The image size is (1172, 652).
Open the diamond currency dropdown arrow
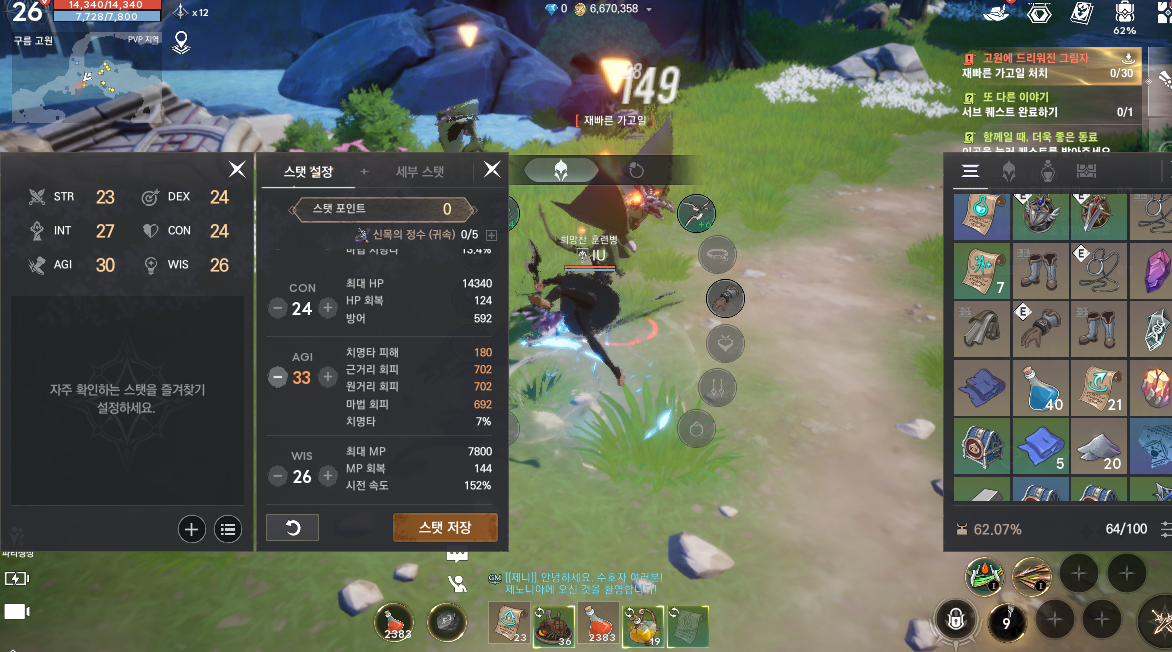(x=649, y=9)
